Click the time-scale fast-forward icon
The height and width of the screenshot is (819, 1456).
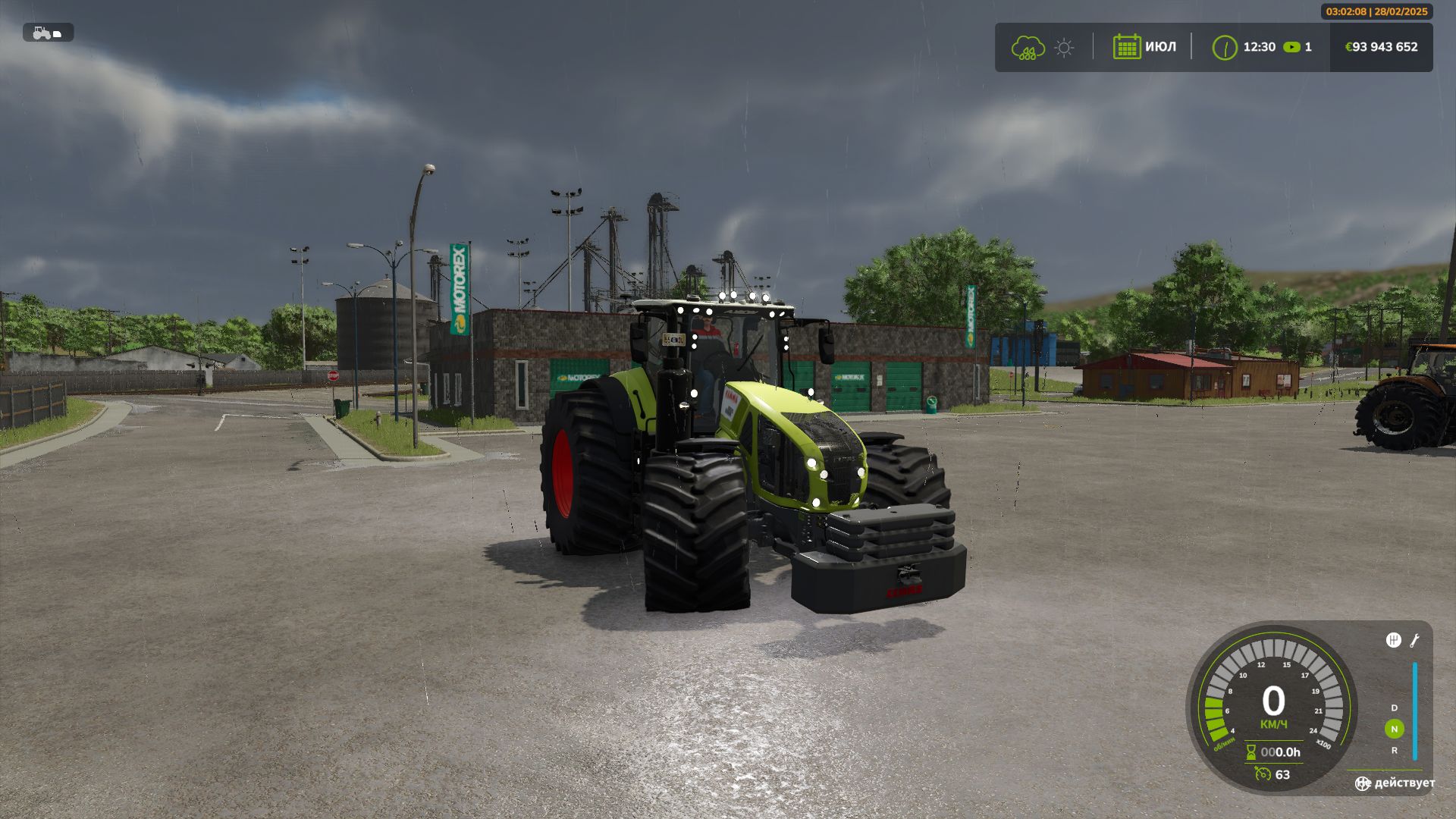pos(1291,47)
